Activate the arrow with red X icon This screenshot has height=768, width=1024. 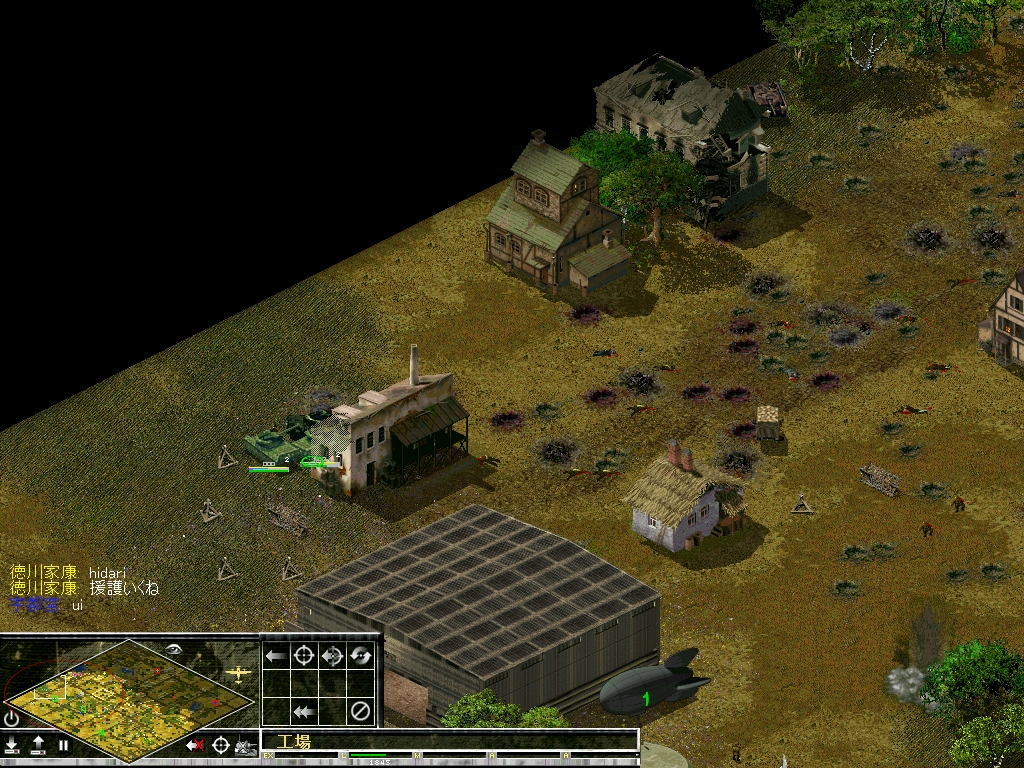coord(195,745)
